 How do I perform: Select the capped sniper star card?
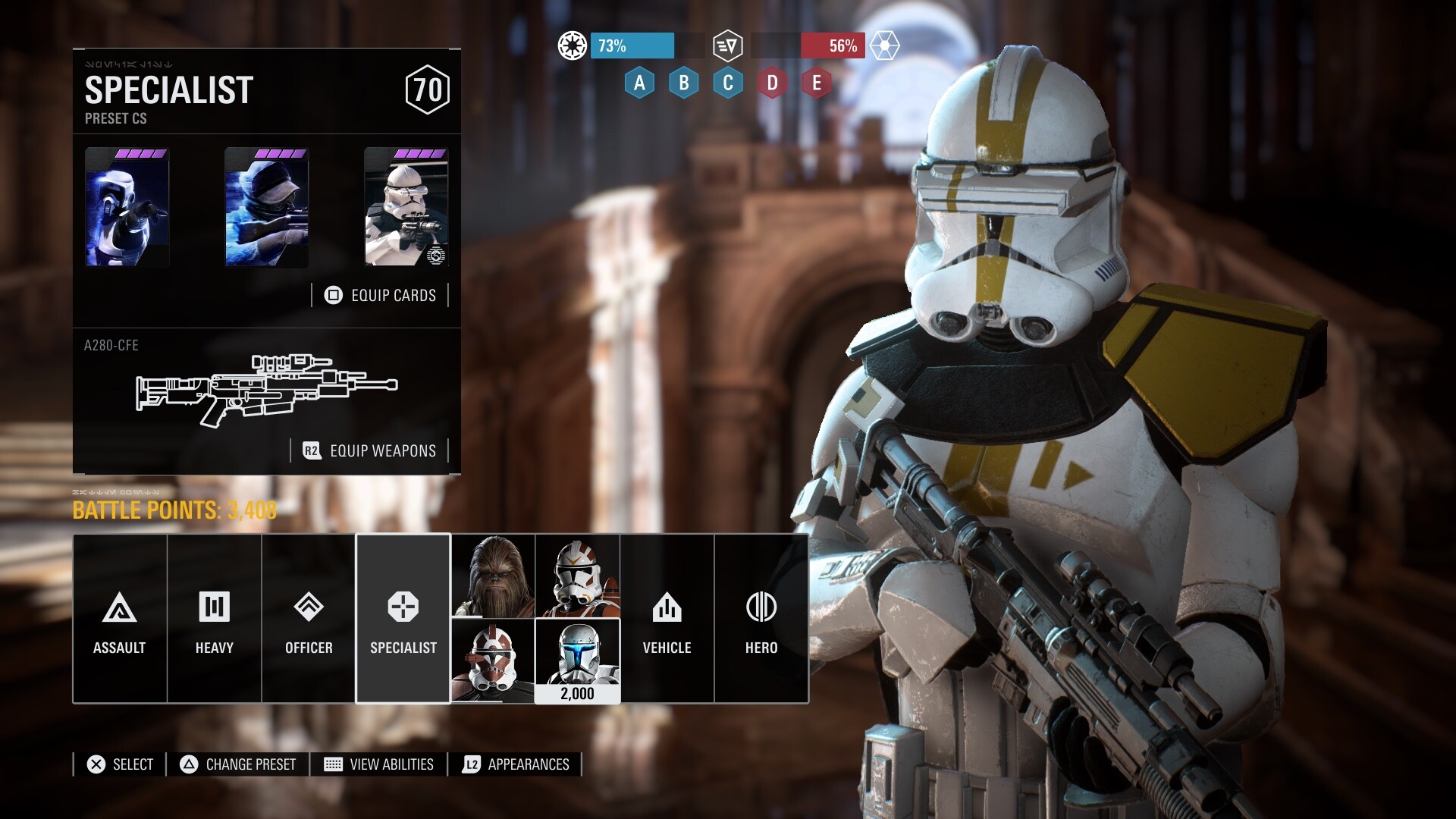coord(266,207)
